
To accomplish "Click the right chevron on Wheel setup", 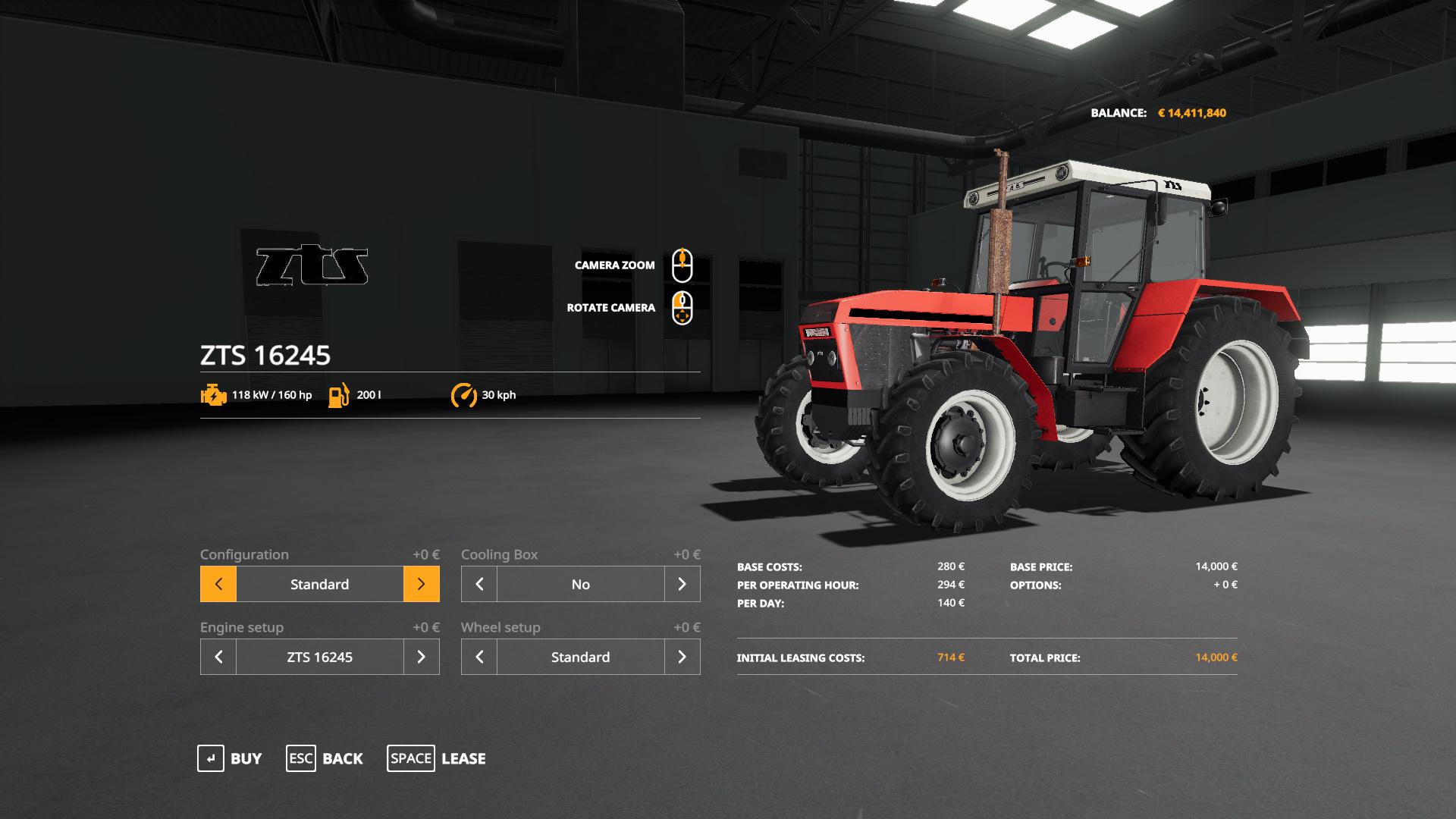I will click(682, 657).
